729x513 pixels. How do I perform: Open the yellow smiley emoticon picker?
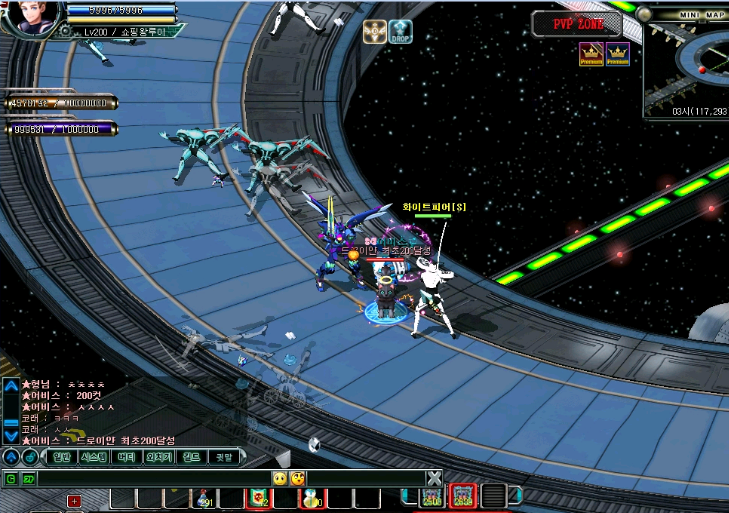(x=281, y=479)
